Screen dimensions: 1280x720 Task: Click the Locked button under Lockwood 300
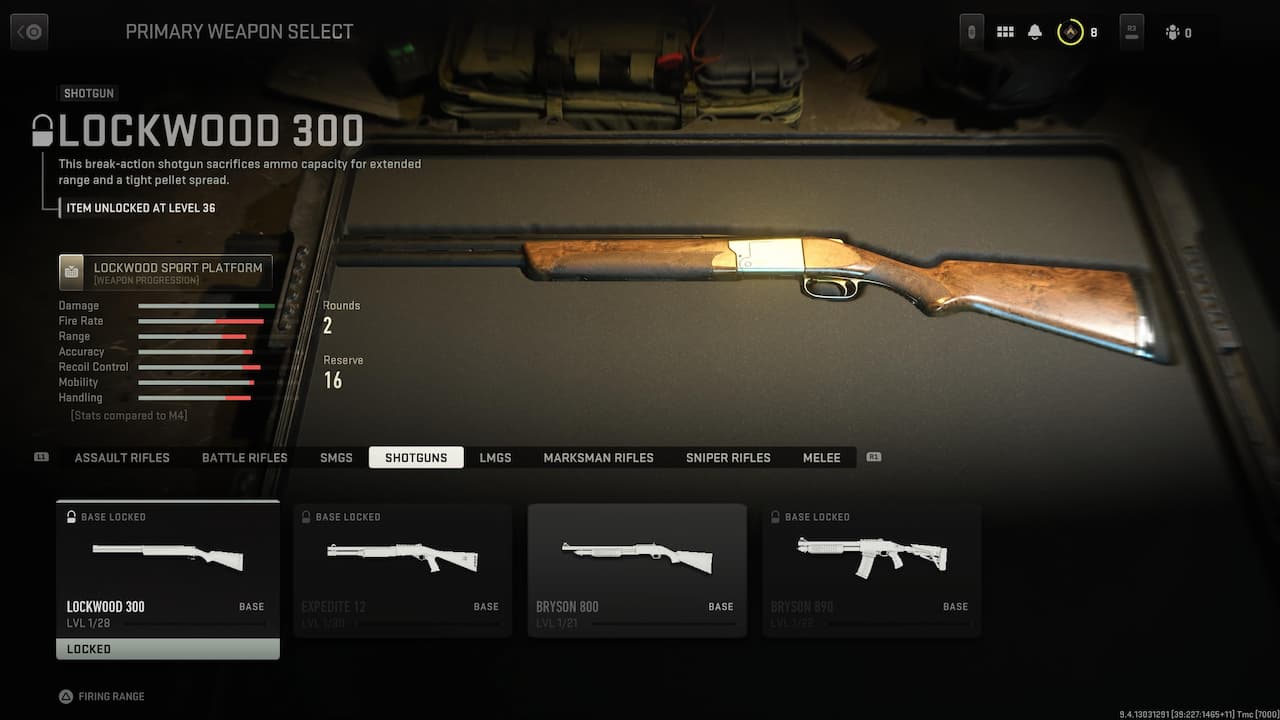click(x=167, y=649)
